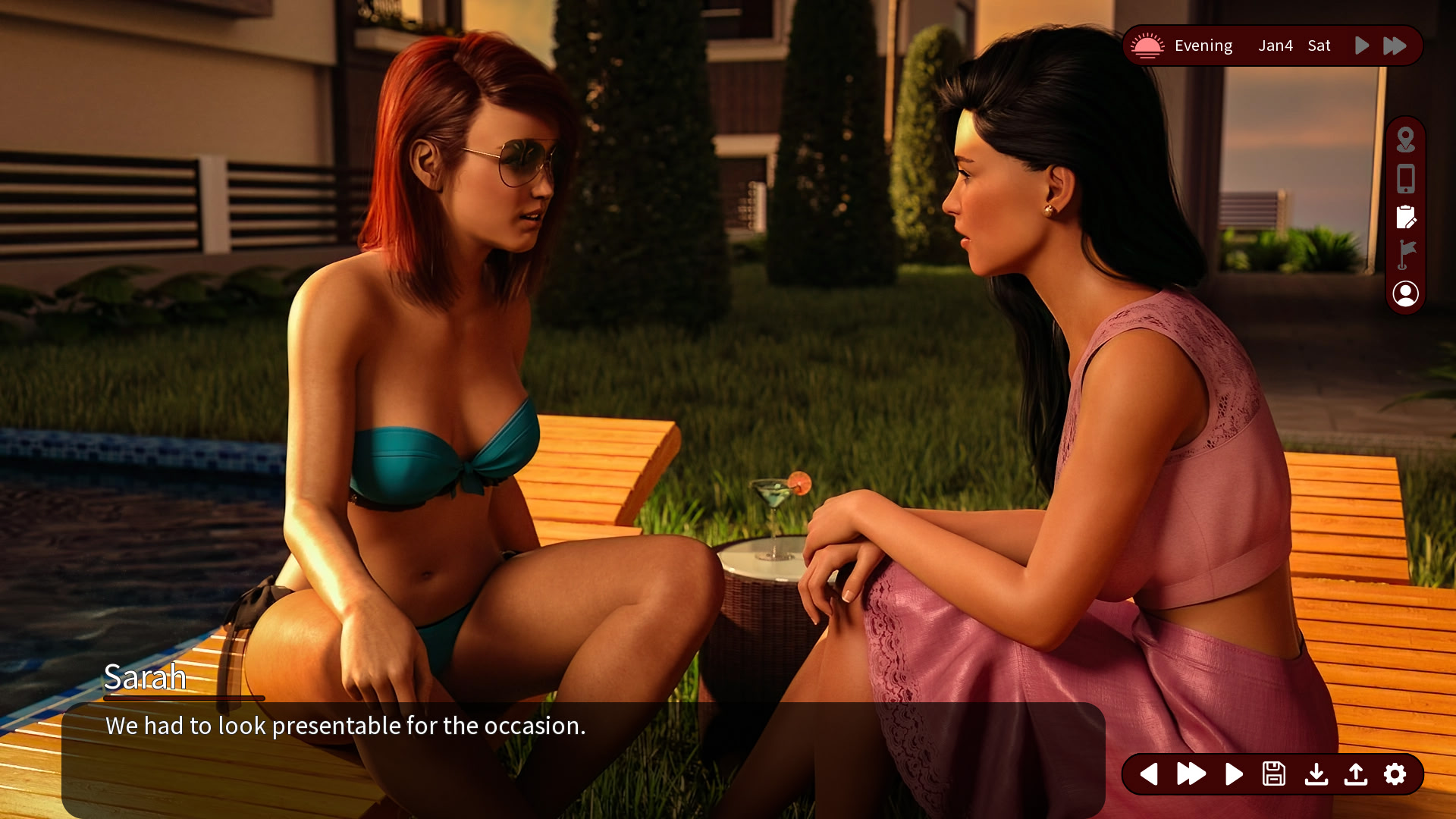Click the download arrow quick-save icon
The height and width of the screenshot is (819, 1456).
click(1316, 774)
